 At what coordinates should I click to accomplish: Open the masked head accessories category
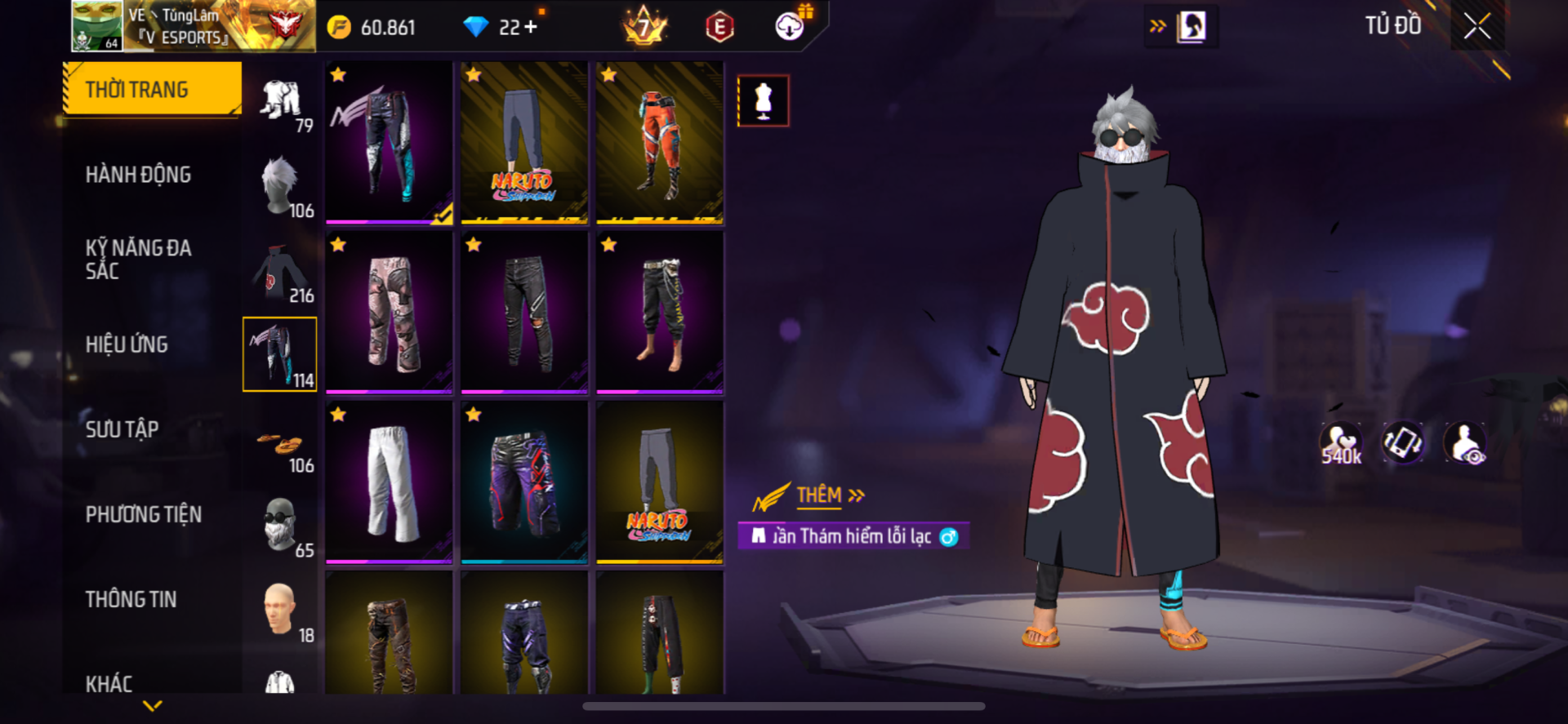click(280, 526)
